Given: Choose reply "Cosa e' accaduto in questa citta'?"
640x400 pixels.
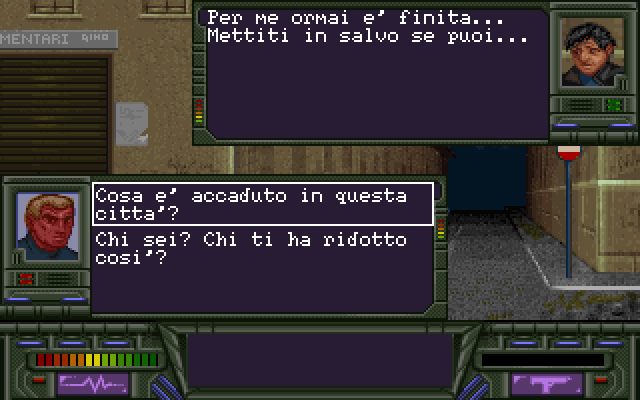Looking at the screenshot, I should [263, 204].
